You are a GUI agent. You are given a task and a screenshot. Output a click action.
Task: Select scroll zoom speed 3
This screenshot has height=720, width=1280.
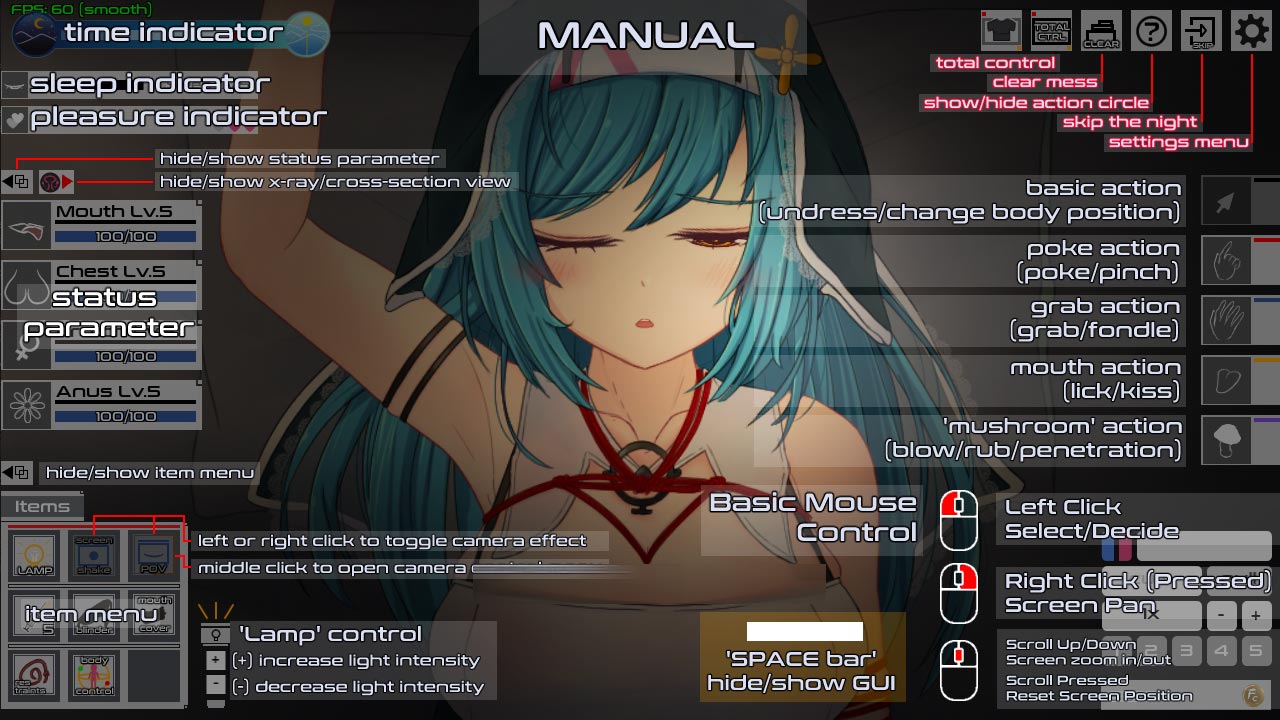(x=1187, y=651)
